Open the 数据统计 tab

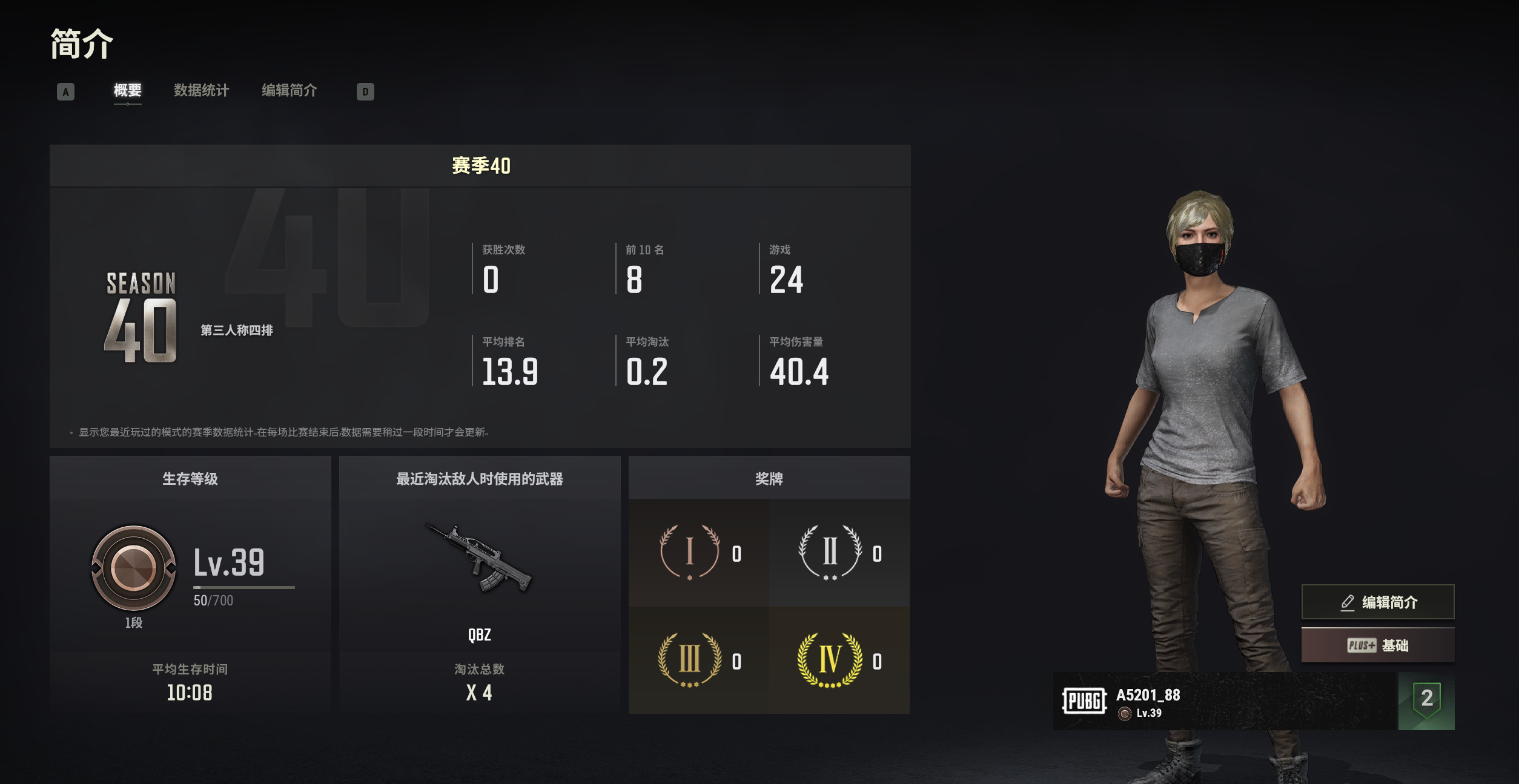[x=201, y=91]
